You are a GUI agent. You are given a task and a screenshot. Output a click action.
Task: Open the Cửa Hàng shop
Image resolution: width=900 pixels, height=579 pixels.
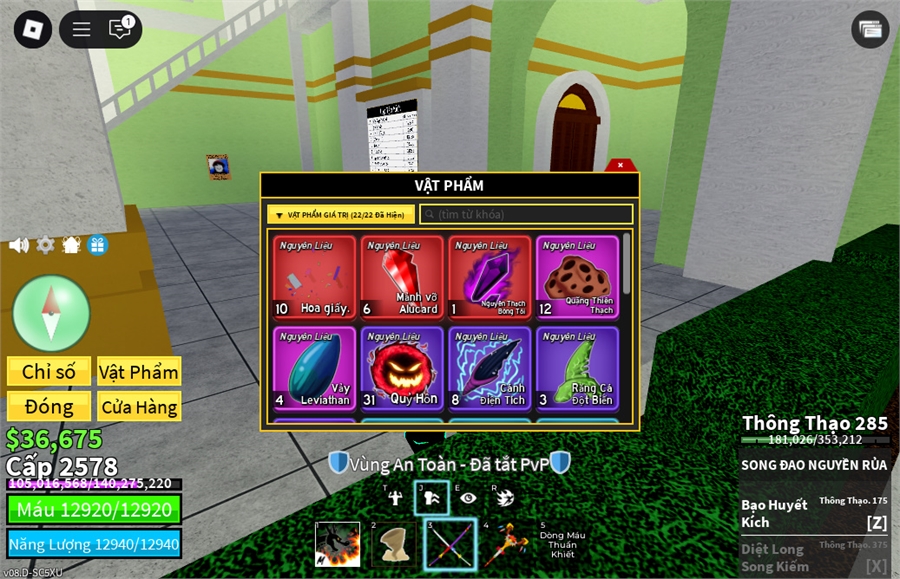[x=139, y=407]
